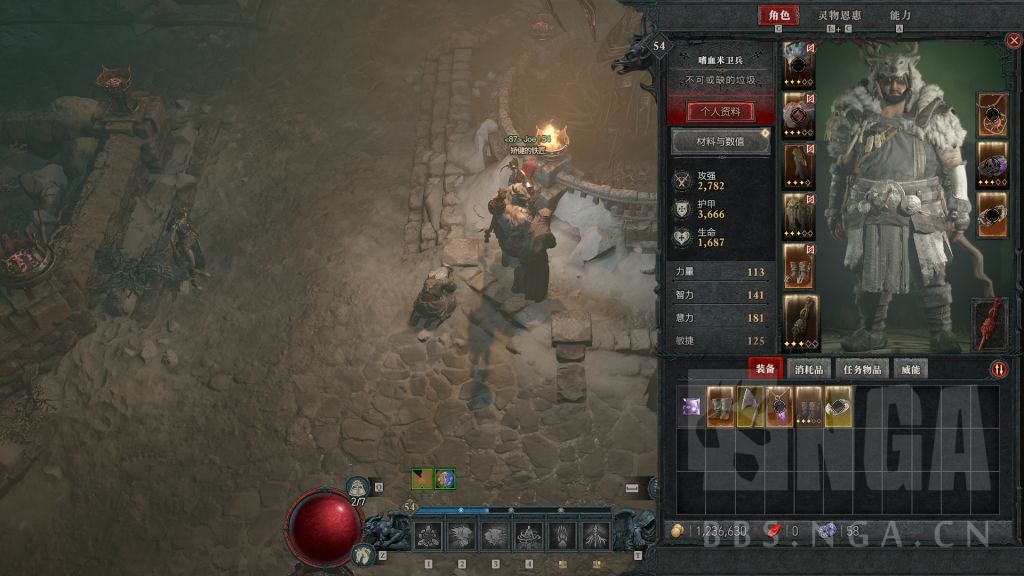
Task: Open the 灵物恩惠 tab
Action: tap(839, 16)
